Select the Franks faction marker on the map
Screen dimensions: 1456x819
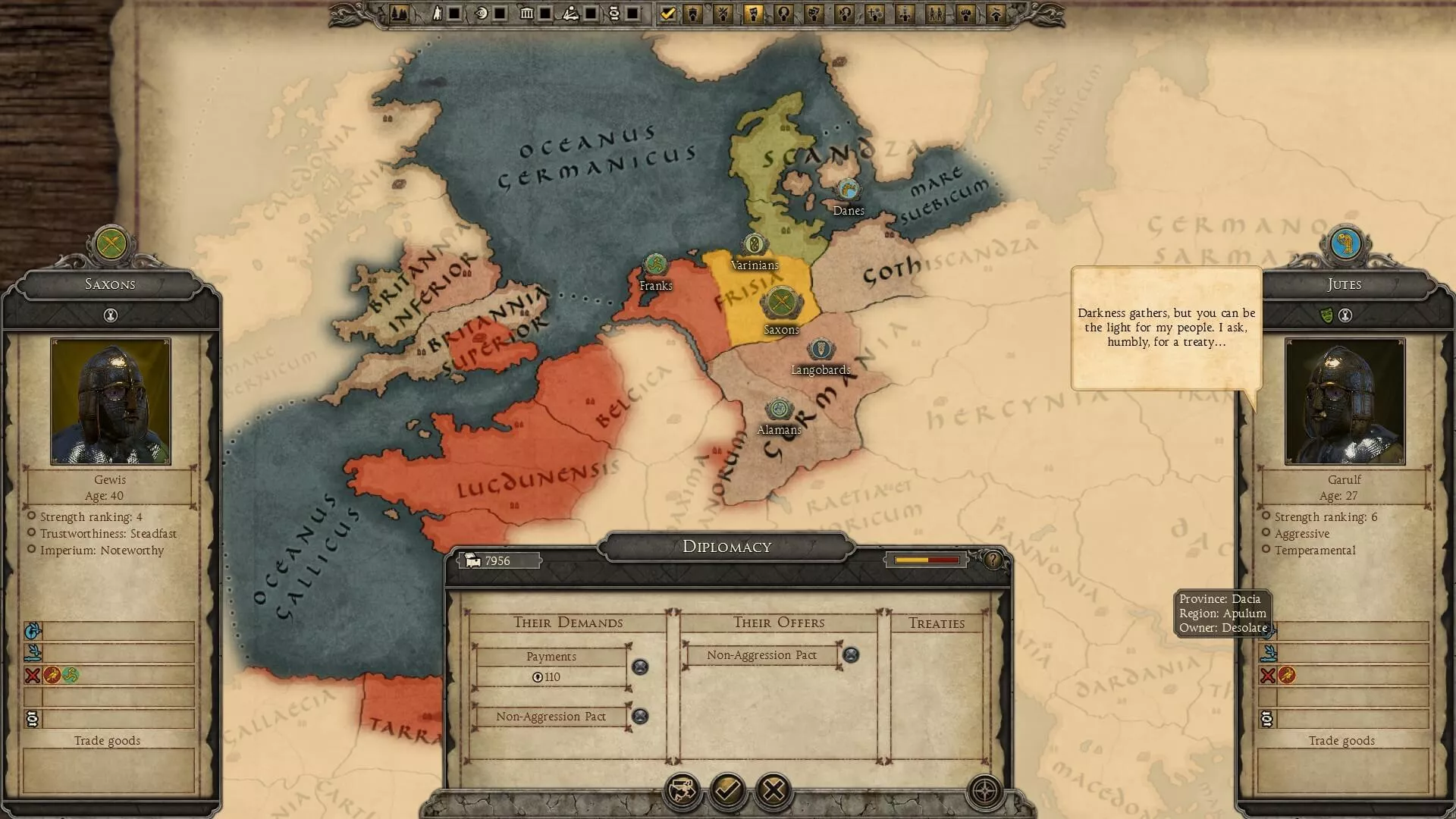[654, 265]
